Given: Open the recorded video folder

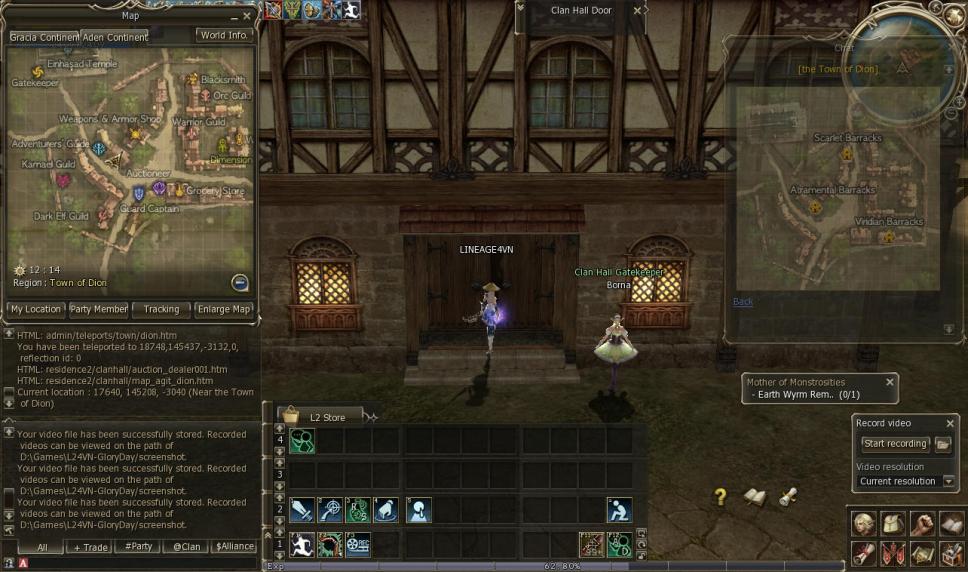Looking at the screenshot, I should [x=943, y=444].
